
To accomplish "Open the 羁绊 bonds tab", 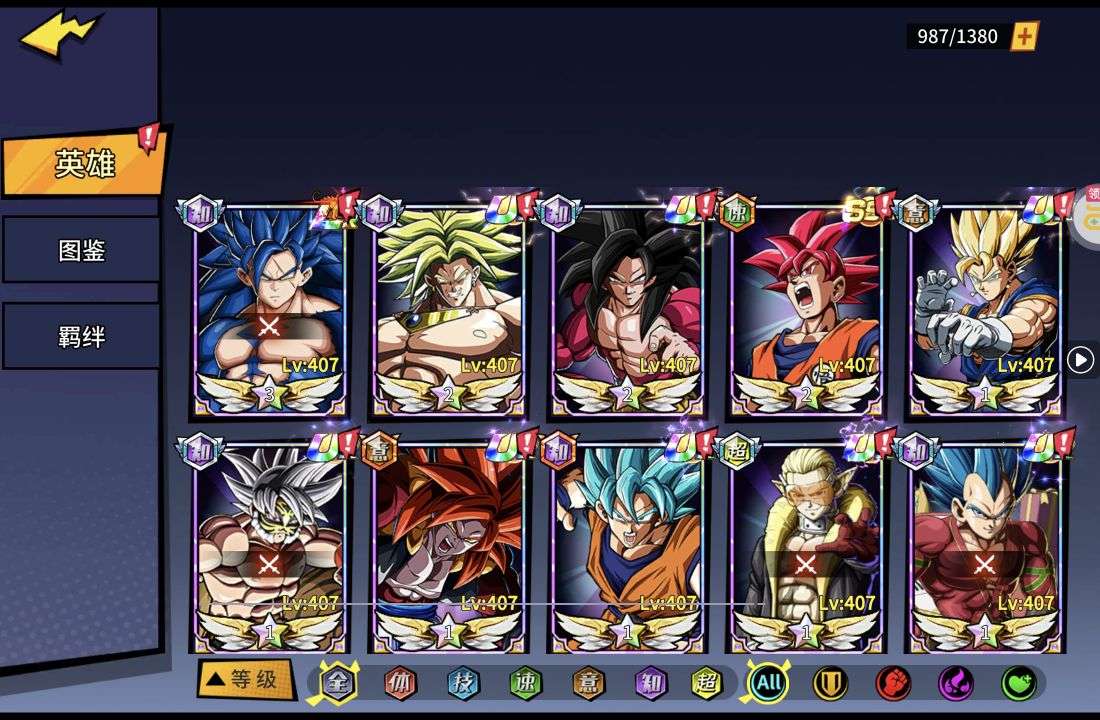I will point(81,336).
